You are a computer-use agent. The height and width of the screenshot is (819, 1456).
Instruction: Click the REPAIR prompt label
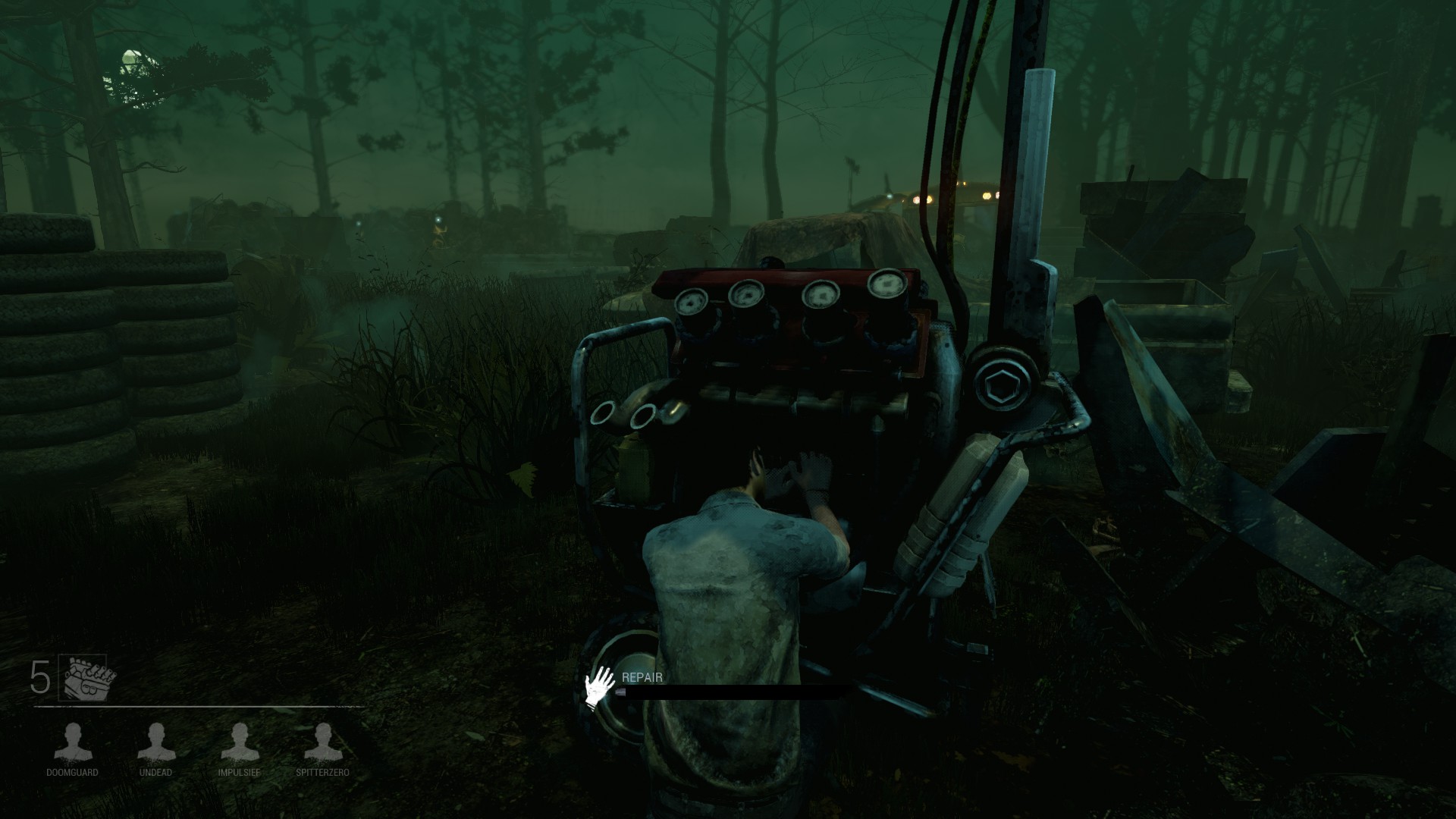(x=641, y=678)
